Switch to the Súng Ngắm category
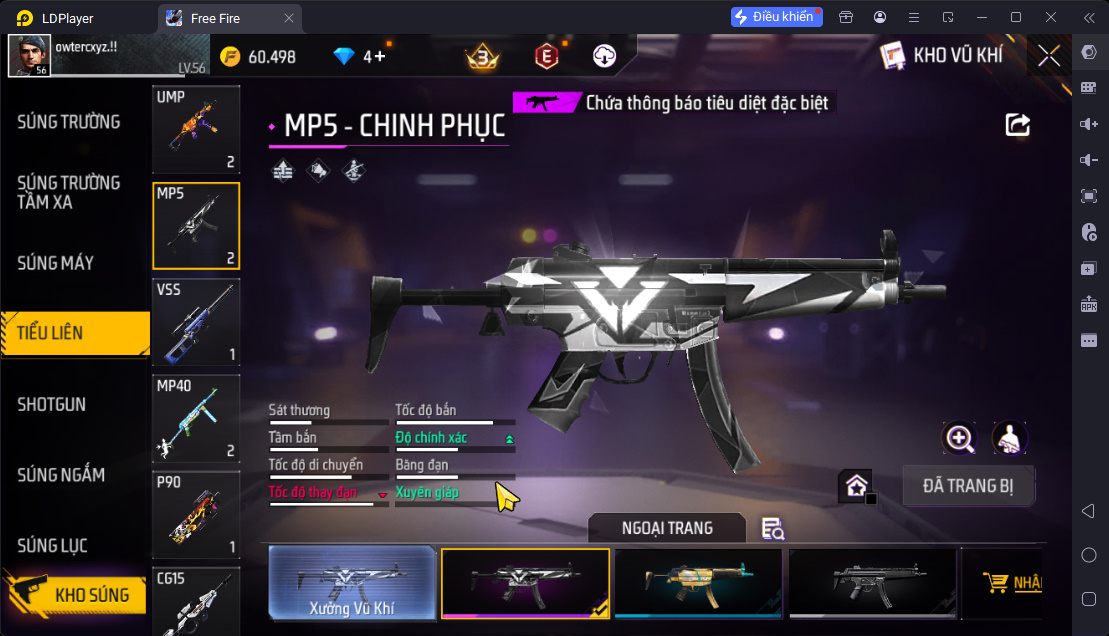Image resolution: width=1109 pixels, height=636 pixels. (61, 475)
